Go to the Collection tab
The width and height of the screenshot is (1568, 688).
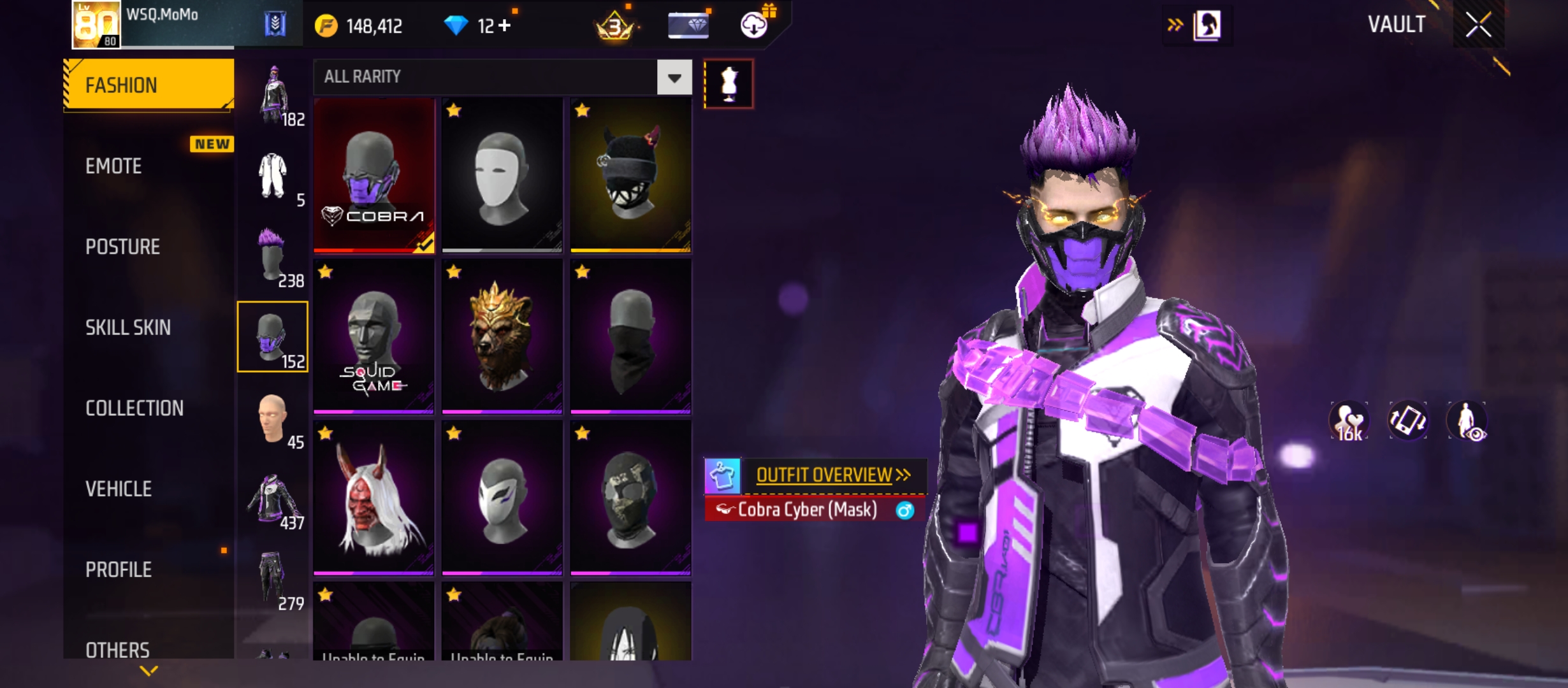[x=134, y=408]
